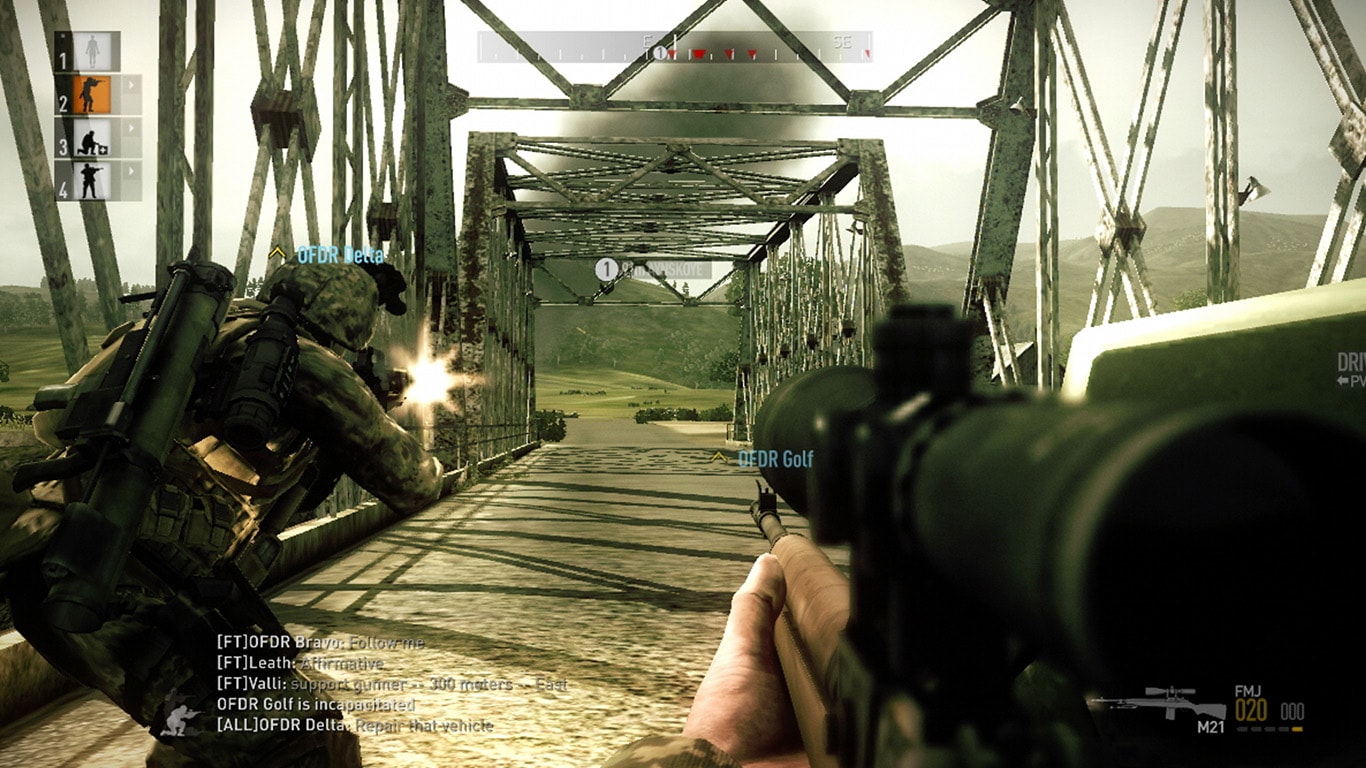Image resolution: width=1366 pixels, height=768 pixels.
Task: Click the compass marker reading SE
Action: click(841, 42)
